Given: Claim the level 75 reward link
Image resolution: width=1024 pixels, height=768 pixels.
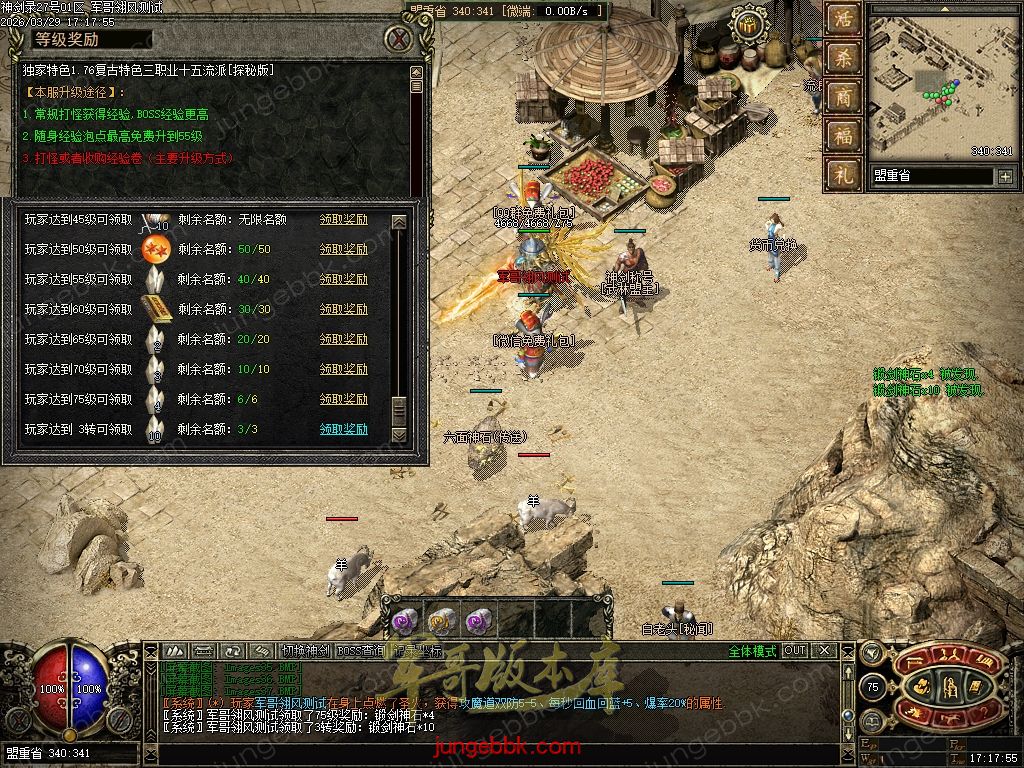Looking at the screenshot, I should click(343, 400).
